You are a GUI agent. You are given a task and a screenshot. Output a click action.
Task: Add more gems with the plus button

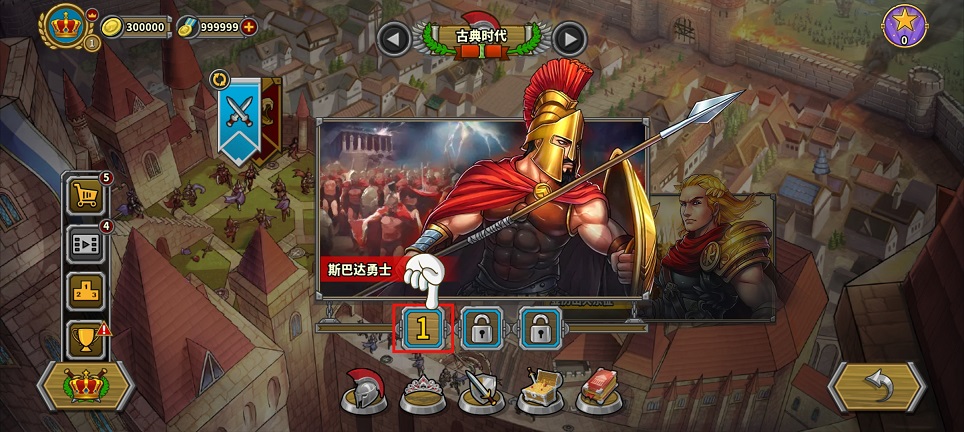249,27
